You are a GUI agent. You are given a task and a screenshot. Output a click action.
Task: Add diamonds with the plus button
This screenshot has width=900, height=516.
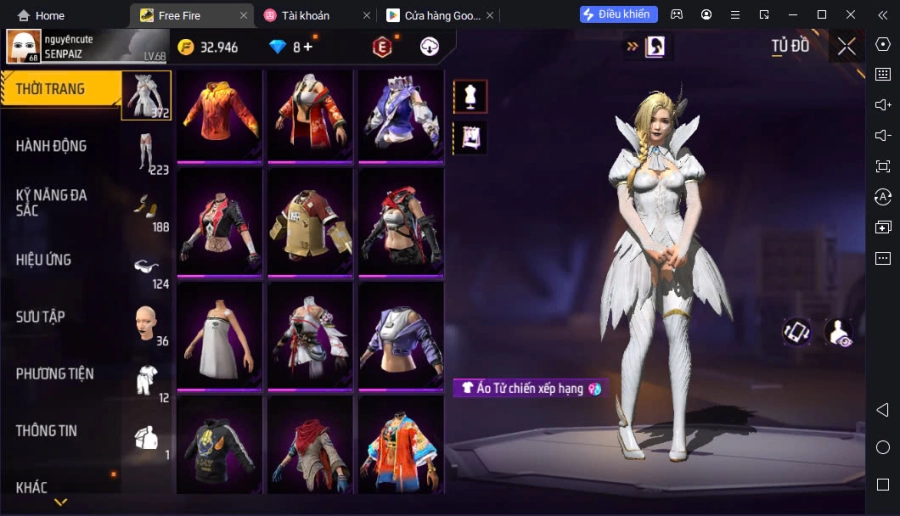[x=307, y=47]
